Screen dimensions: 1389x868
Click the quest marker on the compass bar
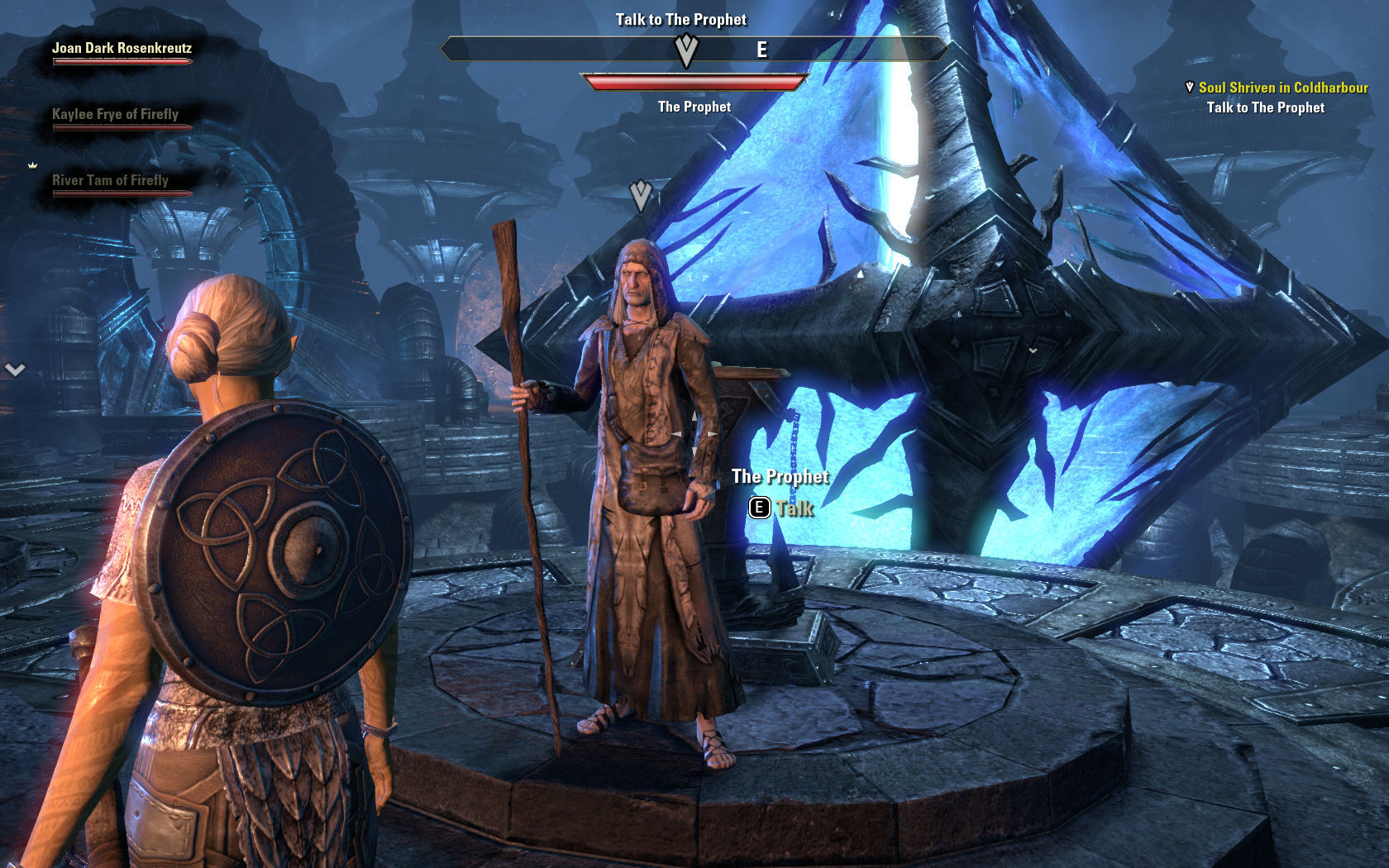(686, 51)
